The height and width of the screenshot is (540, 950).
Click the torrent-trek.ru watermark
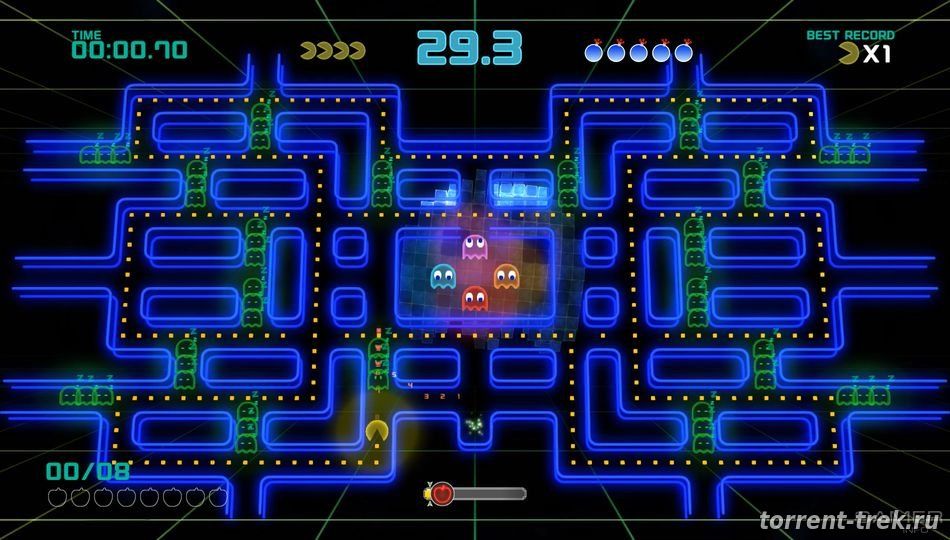(x=849, y=521)
